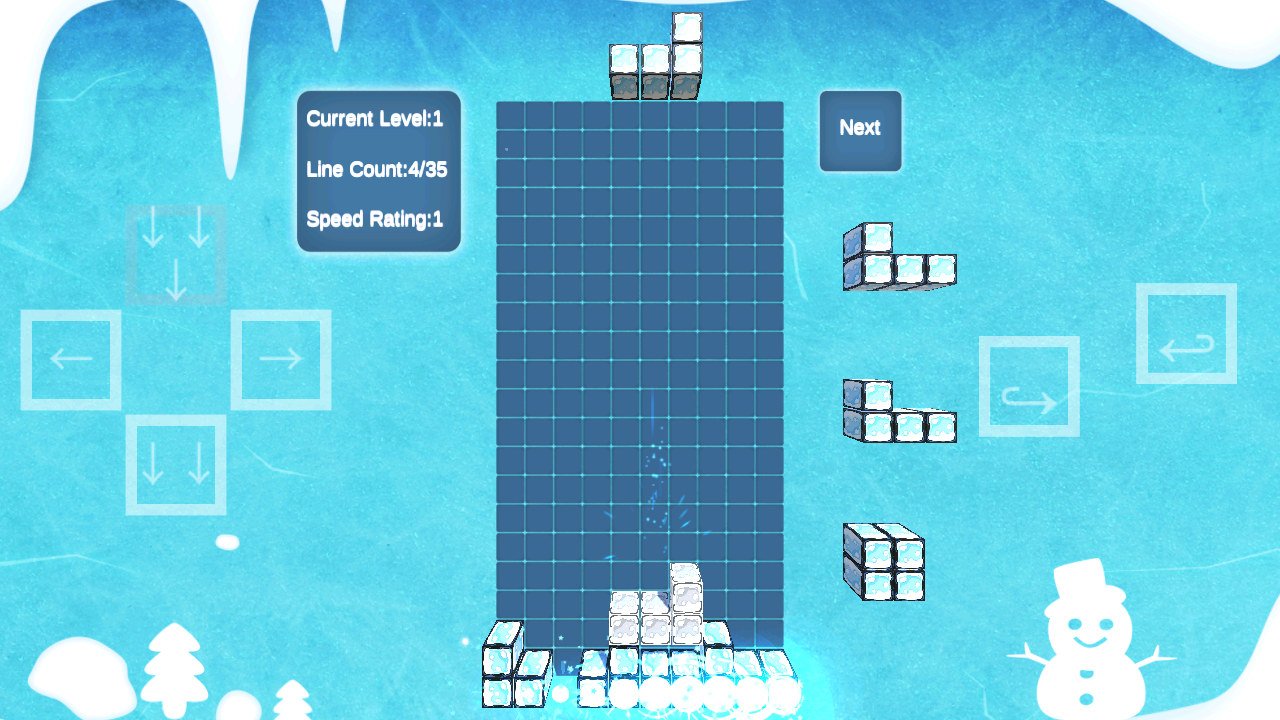Activate the clockwise rotate control

pyautogui.click(x=1029, y=386)
